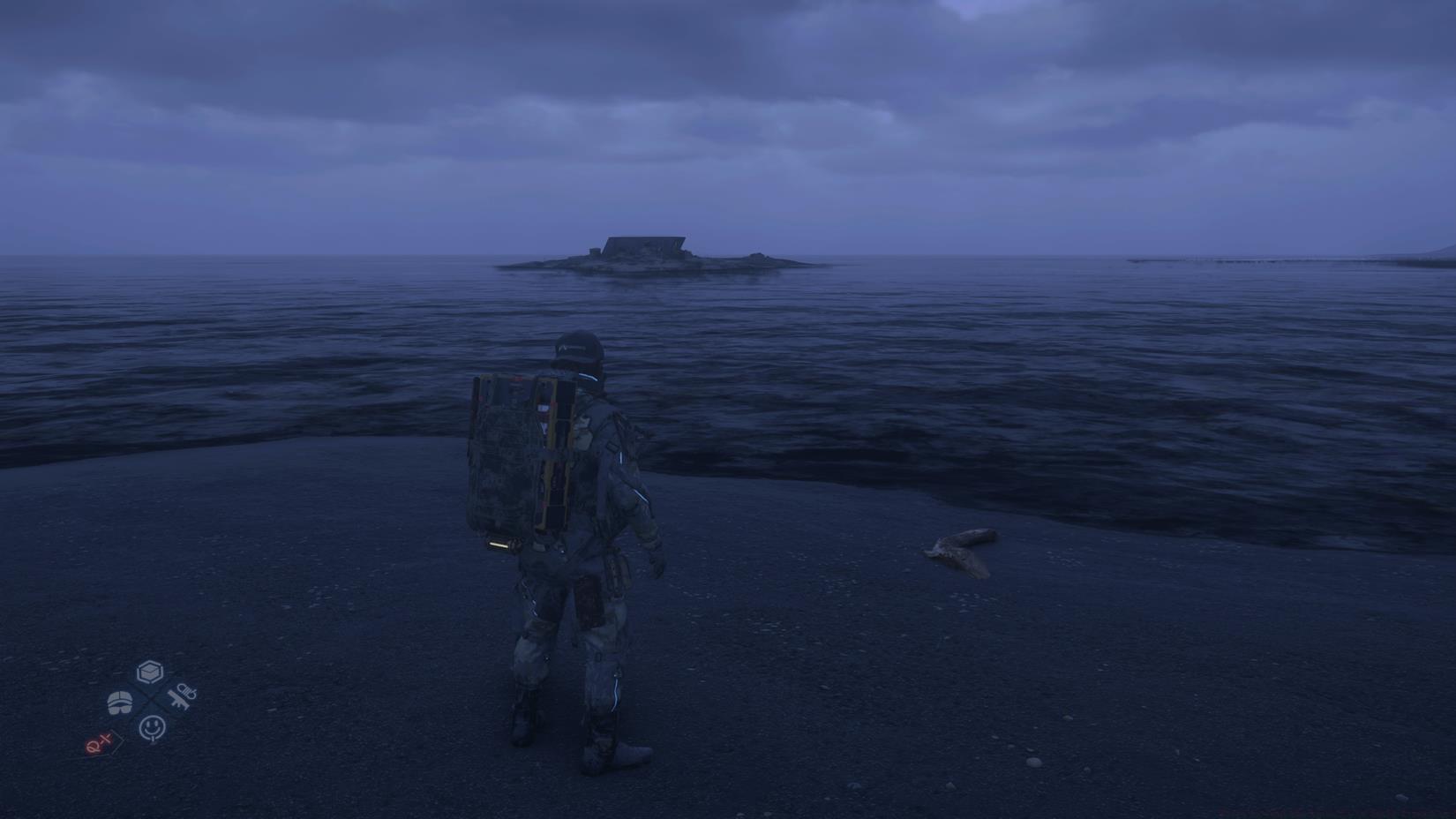The height and width of the screenshot is (819, 1456).
Task: Select the cargo cube icon in the quick menu
Action: click(x=150, y=672)
